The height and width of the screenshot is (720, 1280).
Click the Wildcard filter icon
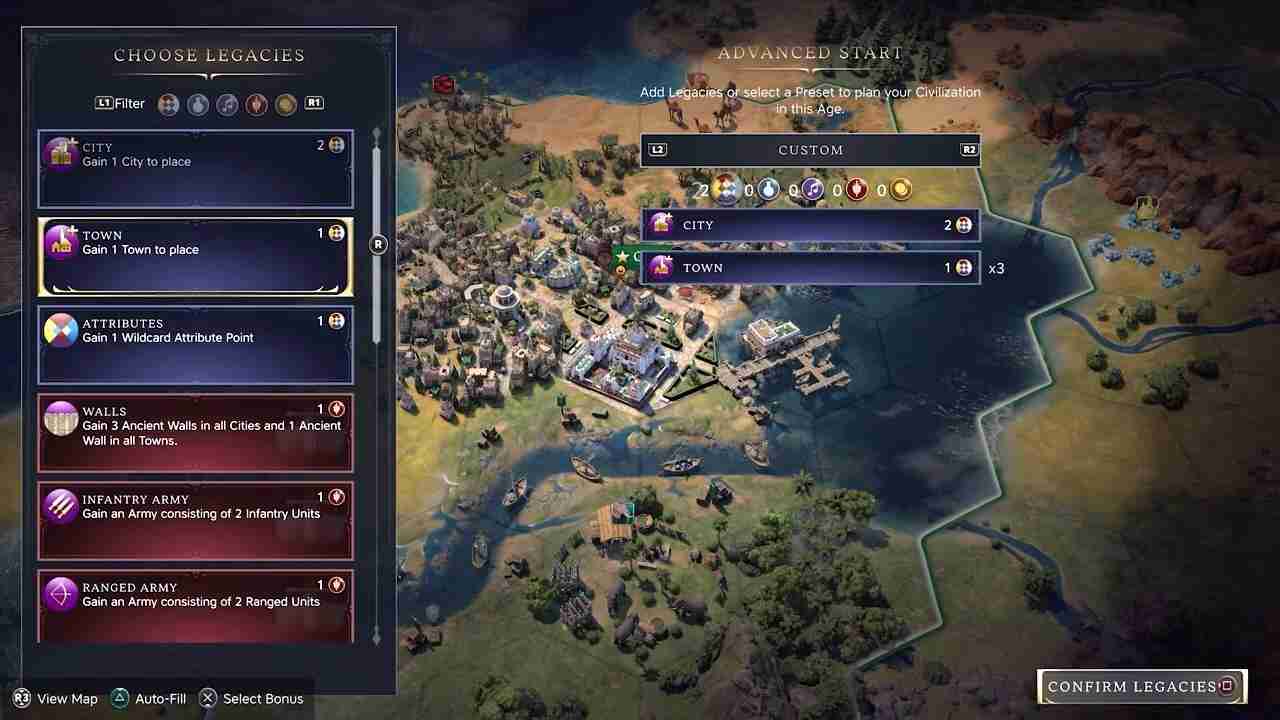[x=168, y=103]
